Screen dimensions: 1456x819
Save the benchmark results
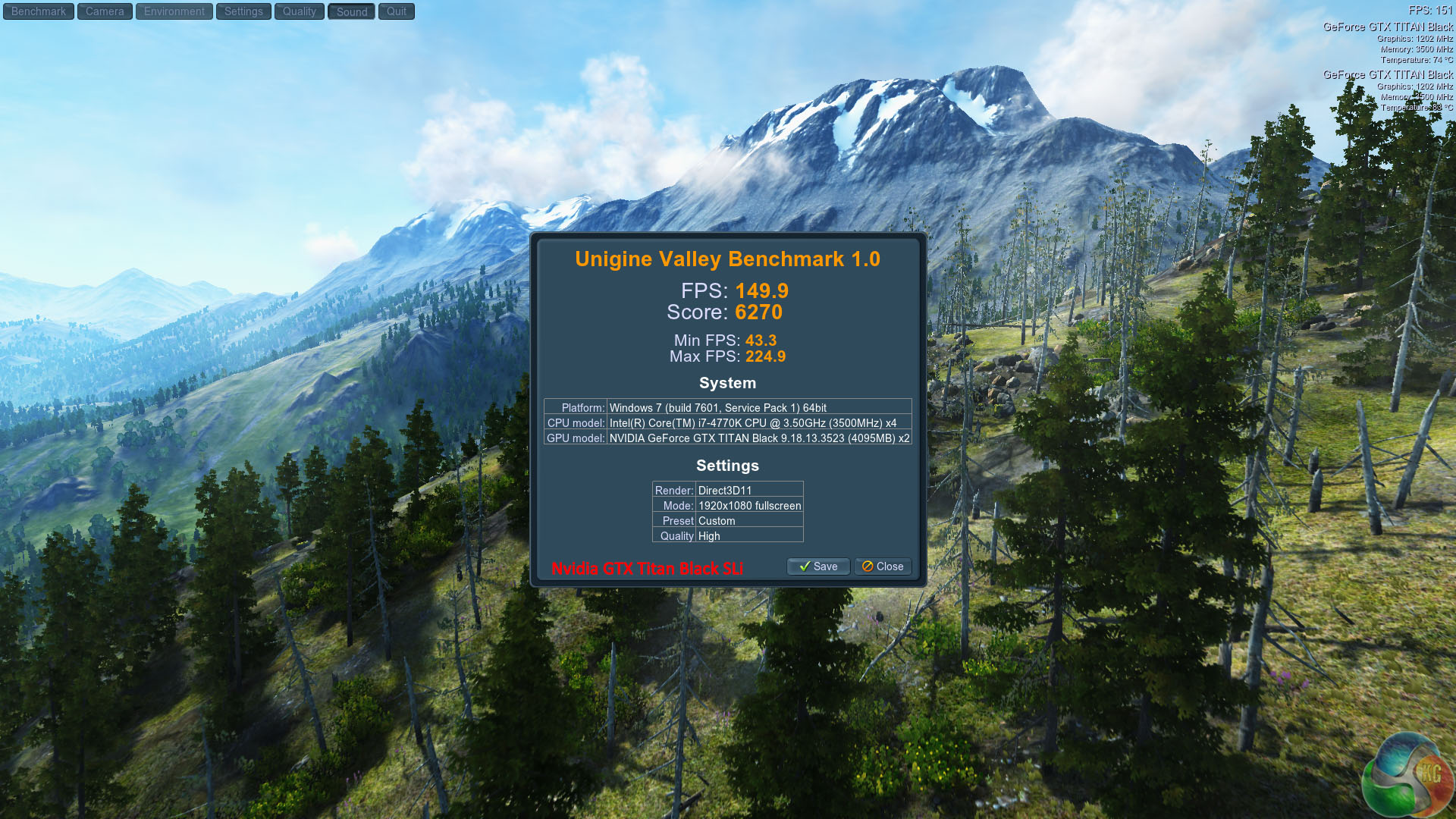(818, 566)
